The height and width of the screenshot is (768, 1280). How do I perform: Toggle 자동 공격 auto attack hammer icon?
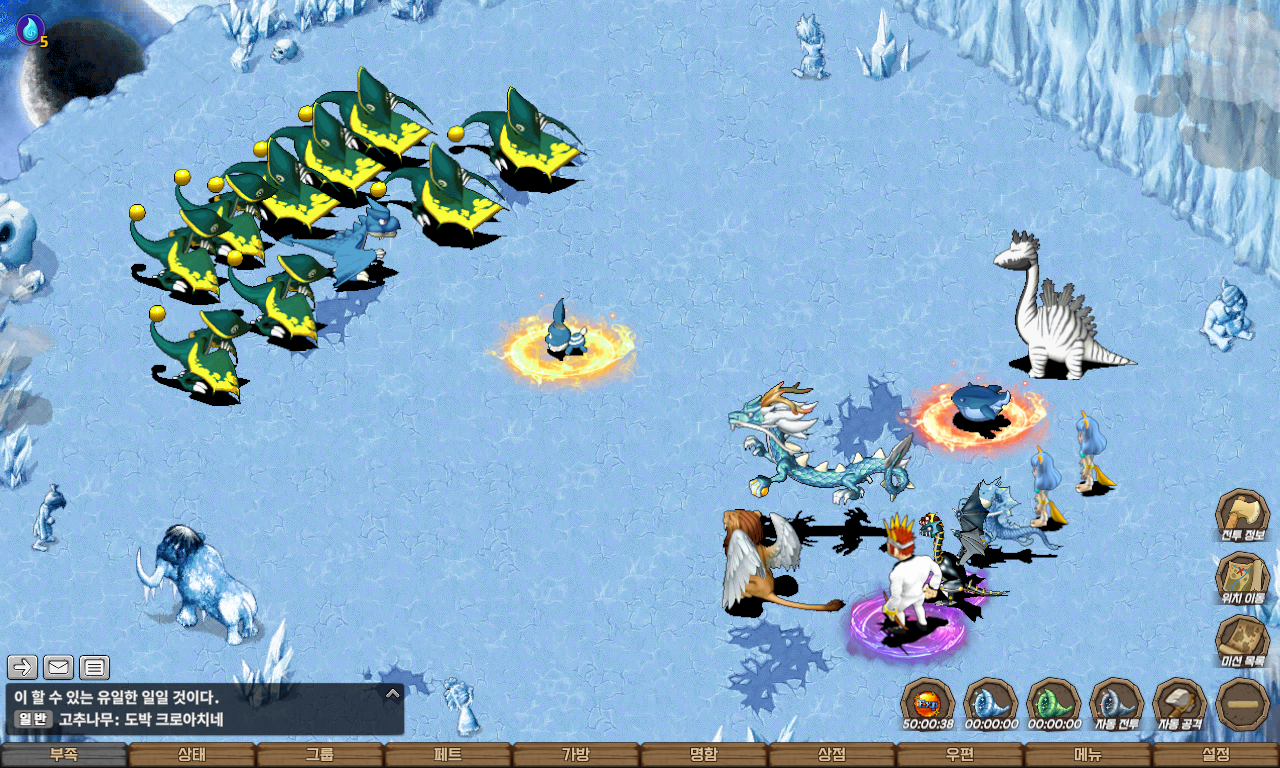coord(1179,703)
